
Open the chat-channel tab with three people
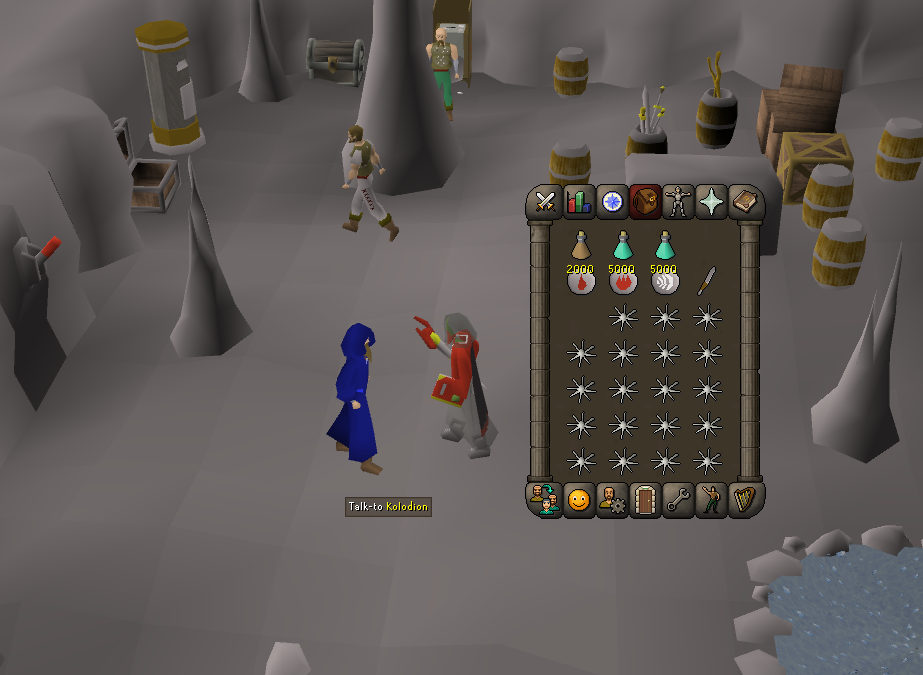click(545, 499)
